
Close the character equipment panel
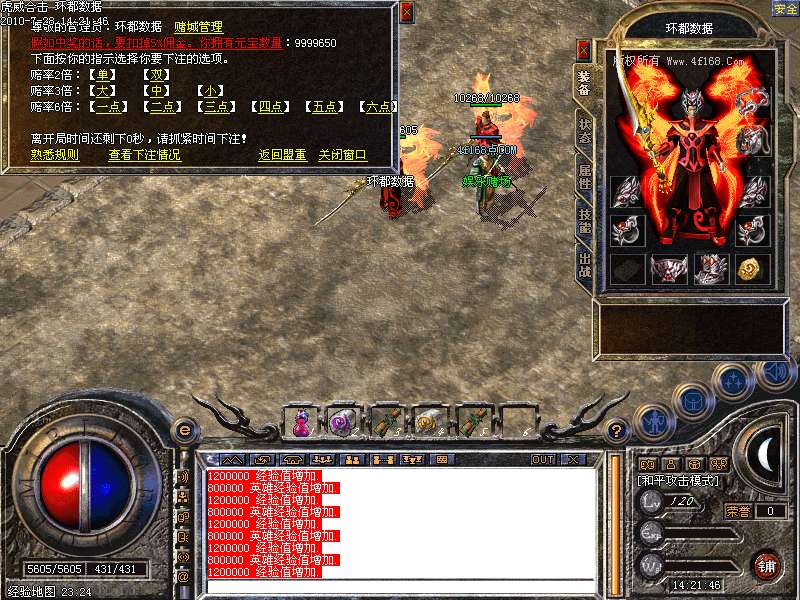[x=584, y=50]
